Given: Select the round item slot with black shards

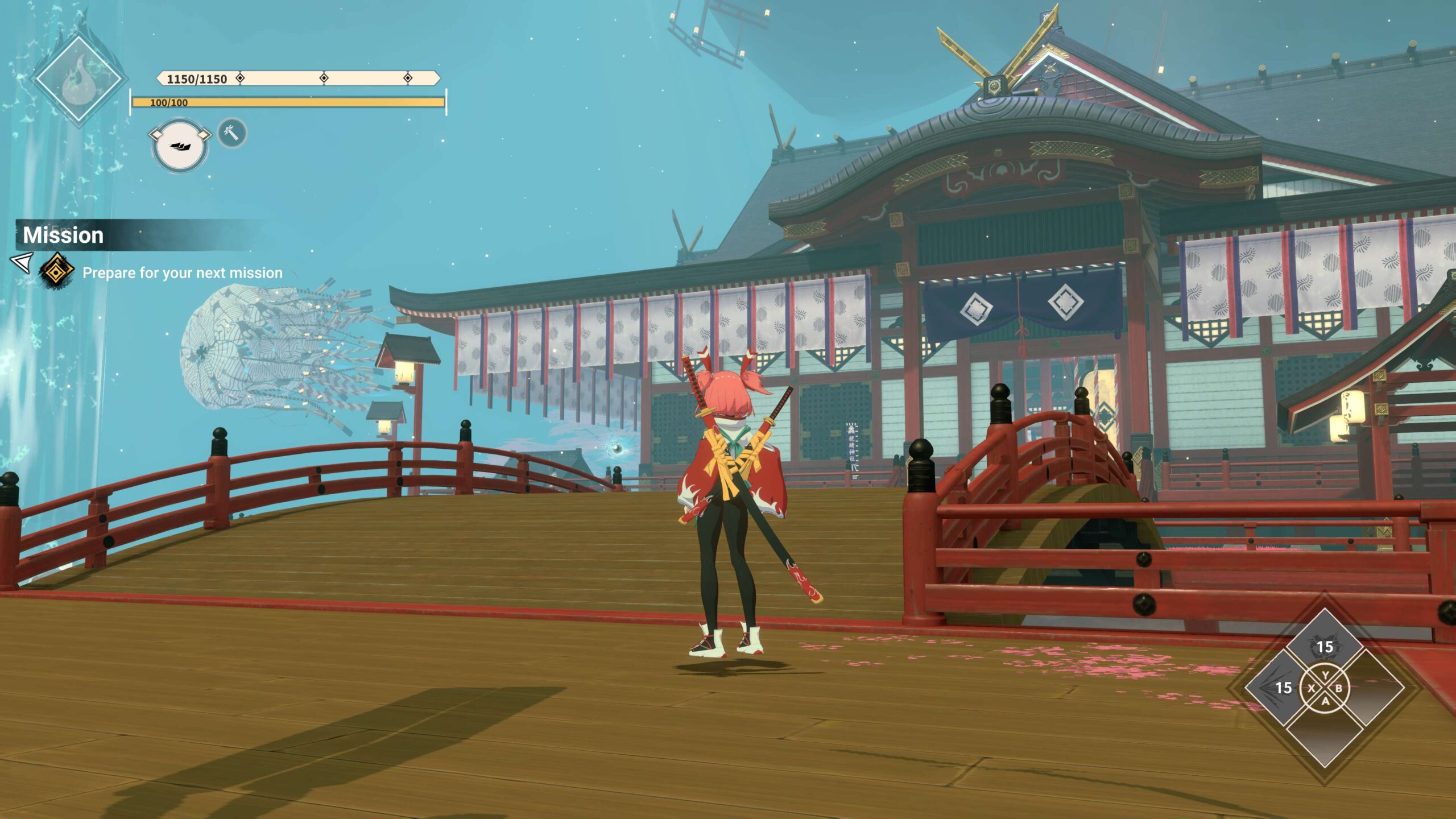Looking at the screenshot, I should (x=180, y=145).
